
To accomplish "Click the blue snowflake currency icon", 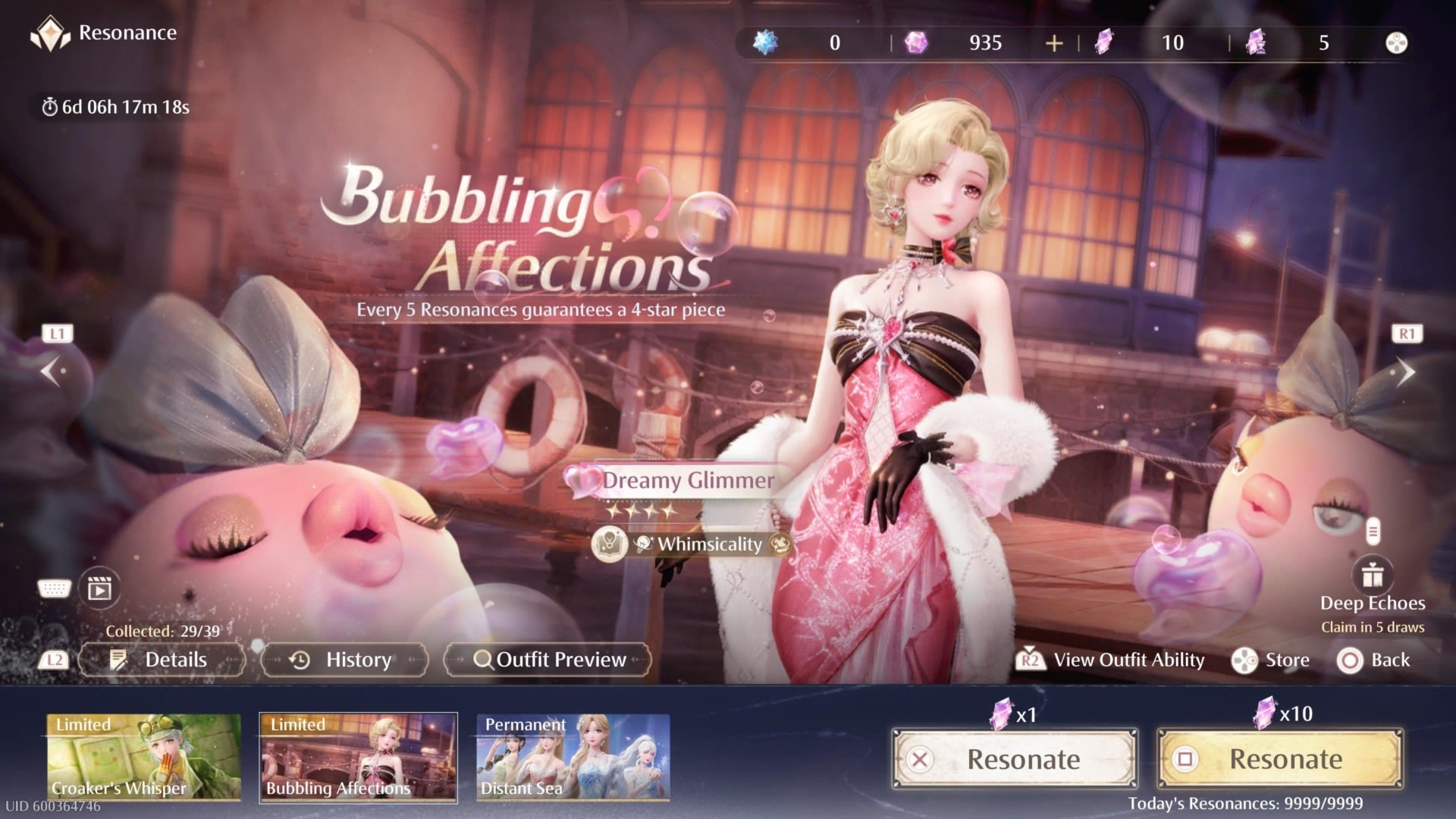I will (x=766, y=43).
